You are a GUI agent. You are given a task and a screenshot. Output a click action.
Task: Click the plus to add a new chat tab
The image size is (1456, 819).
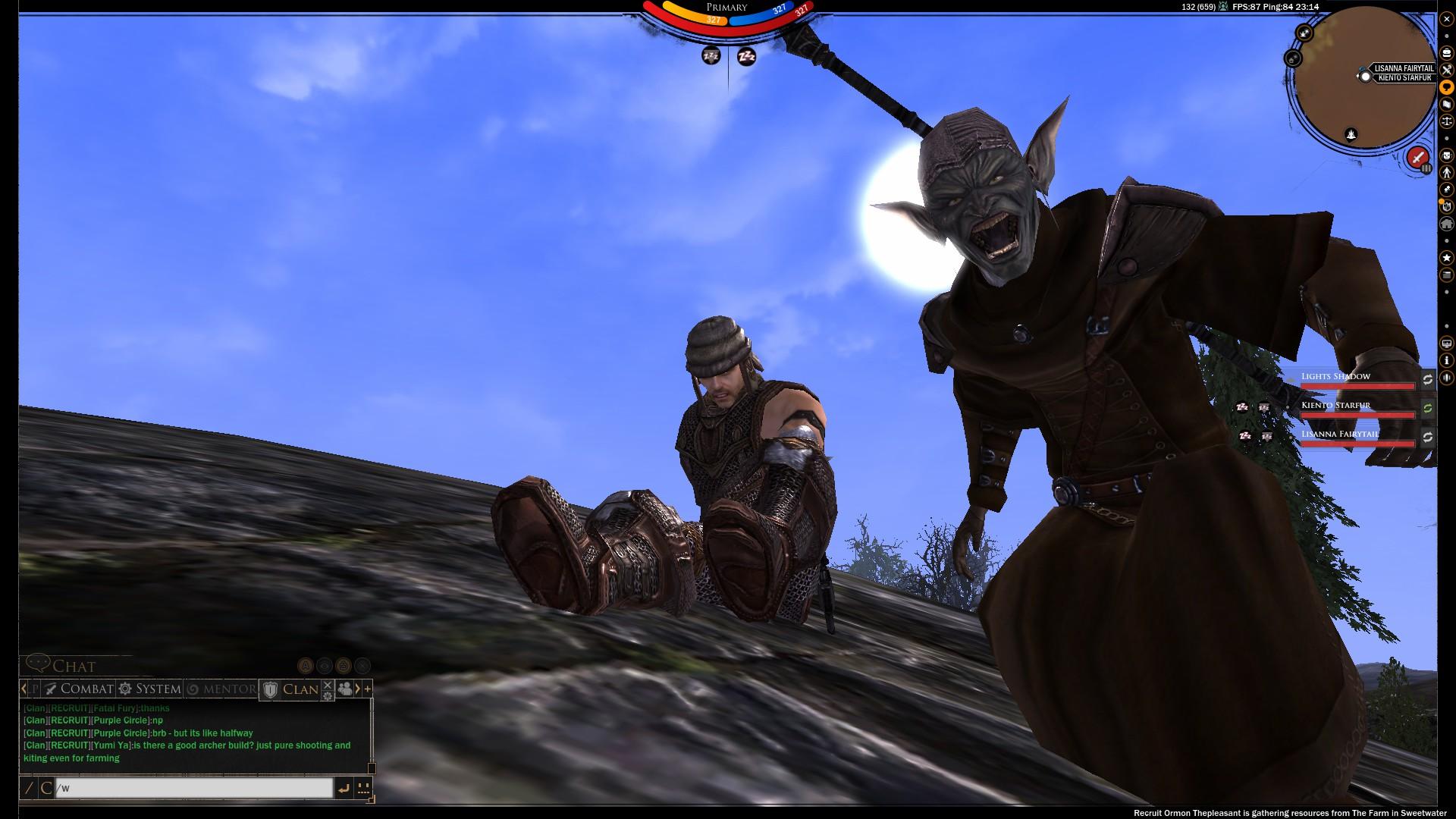[x=369, y=689]
